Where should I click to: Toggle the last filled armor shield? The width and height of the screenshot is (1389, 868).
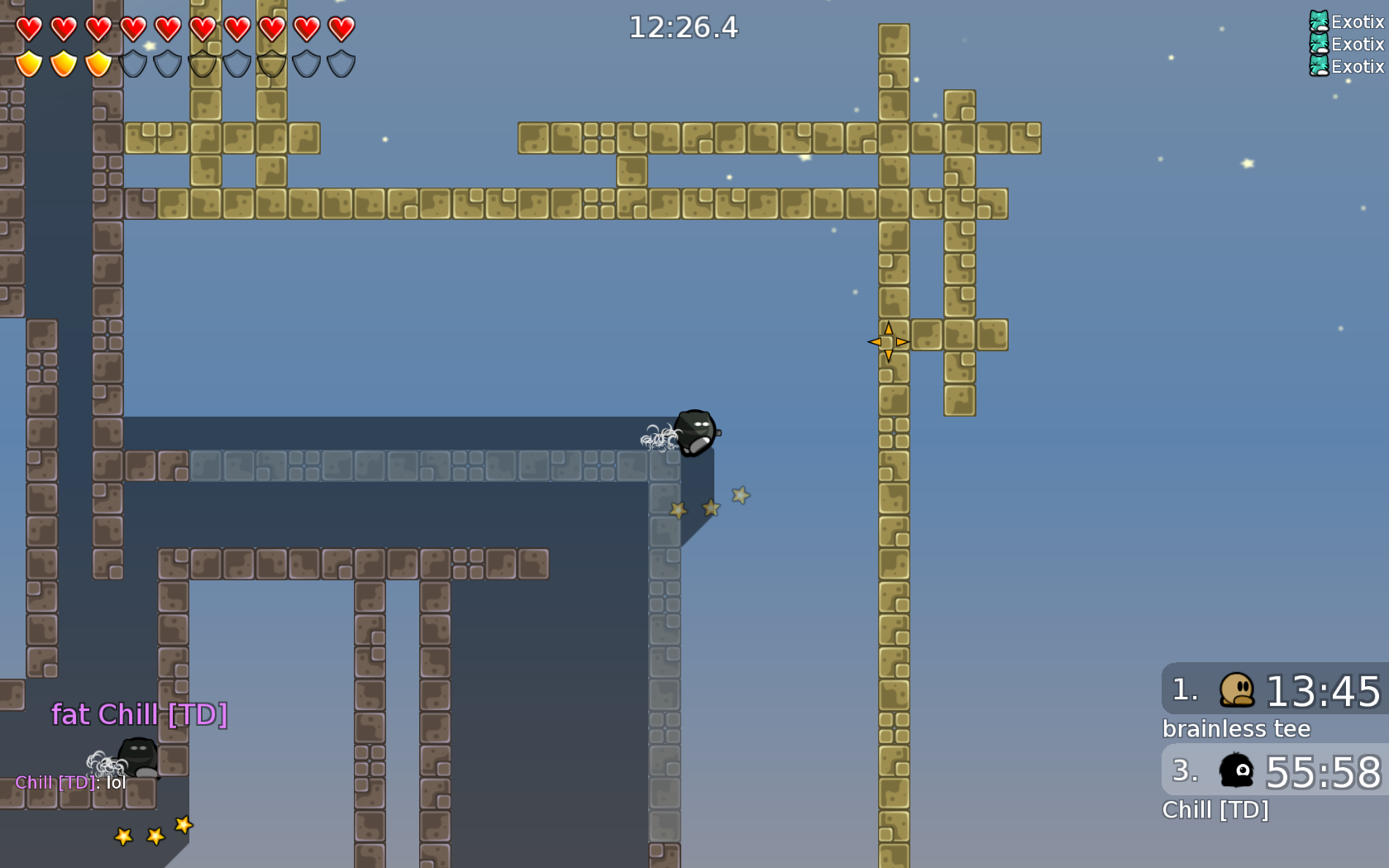coord(98,62)
